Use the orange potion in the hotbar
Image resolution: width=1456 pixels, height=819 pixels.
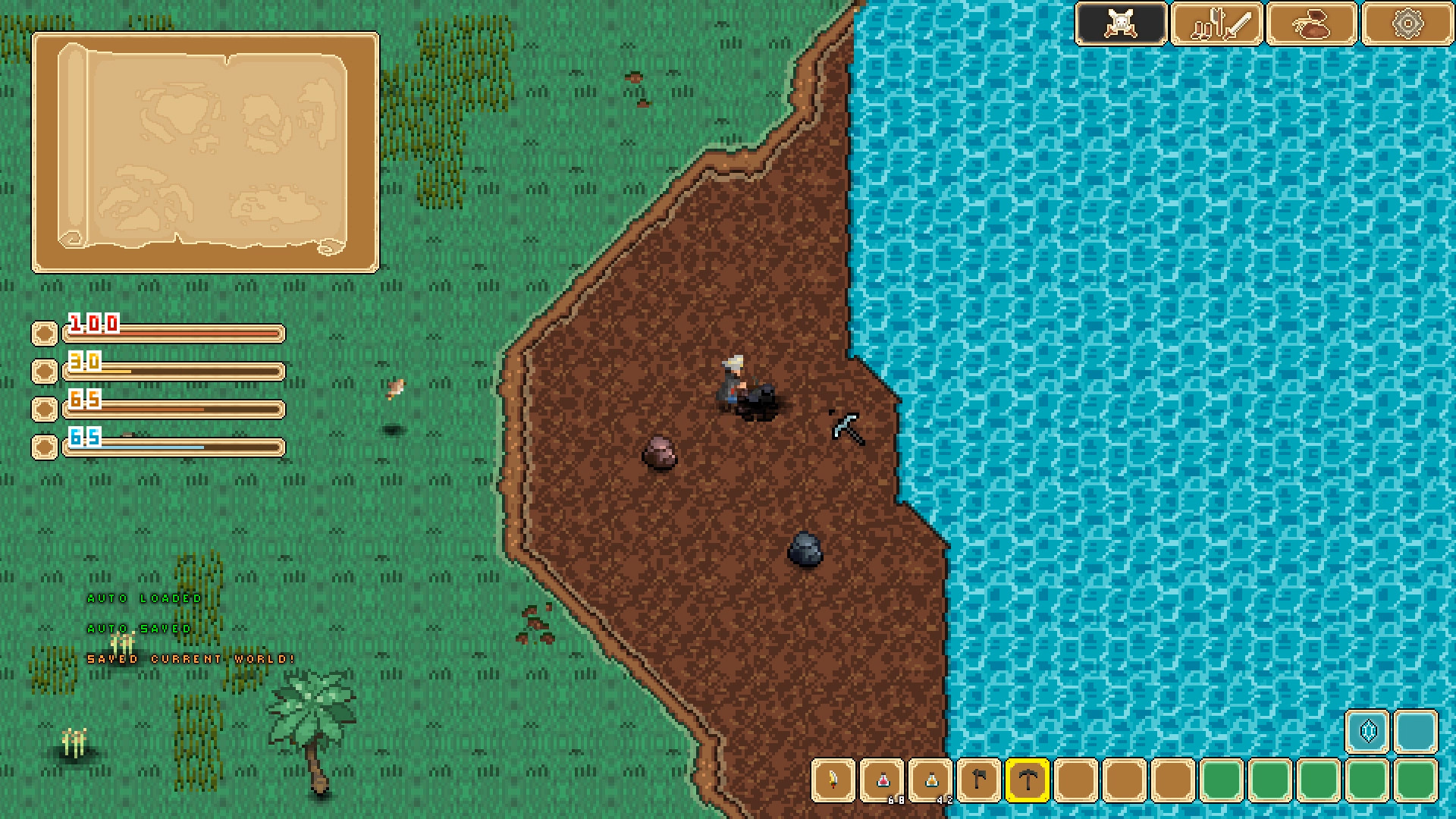click(931, 780)
